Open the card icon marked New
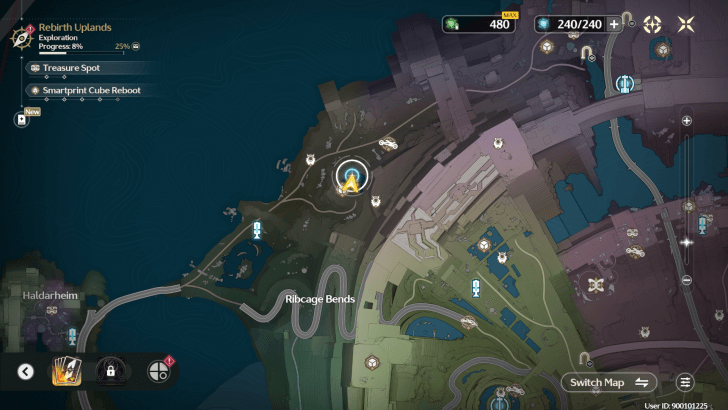 point(21,119)
